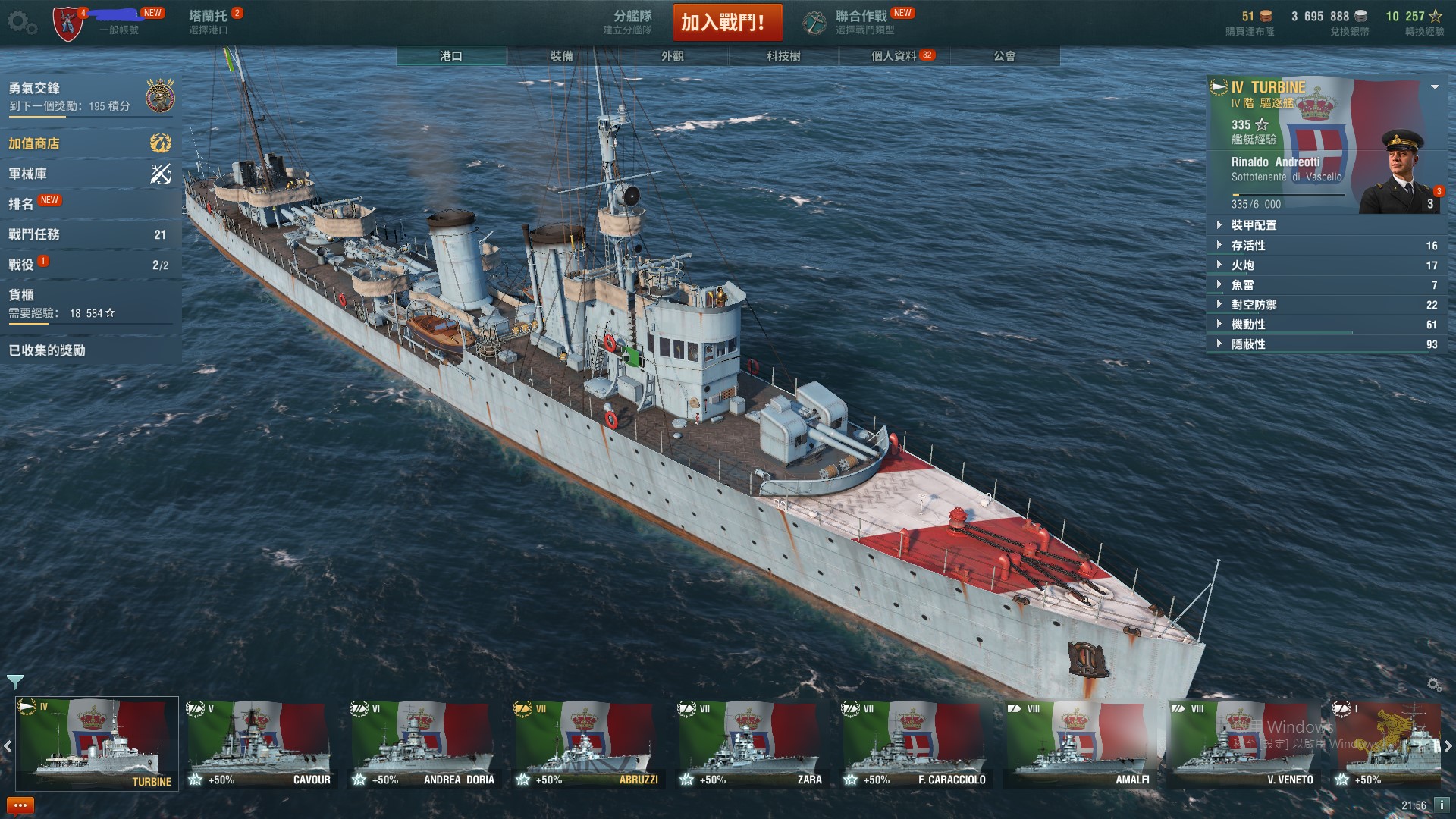Open commander Rinaldo Andreotti's portrait

click(x=1400, y=173)
